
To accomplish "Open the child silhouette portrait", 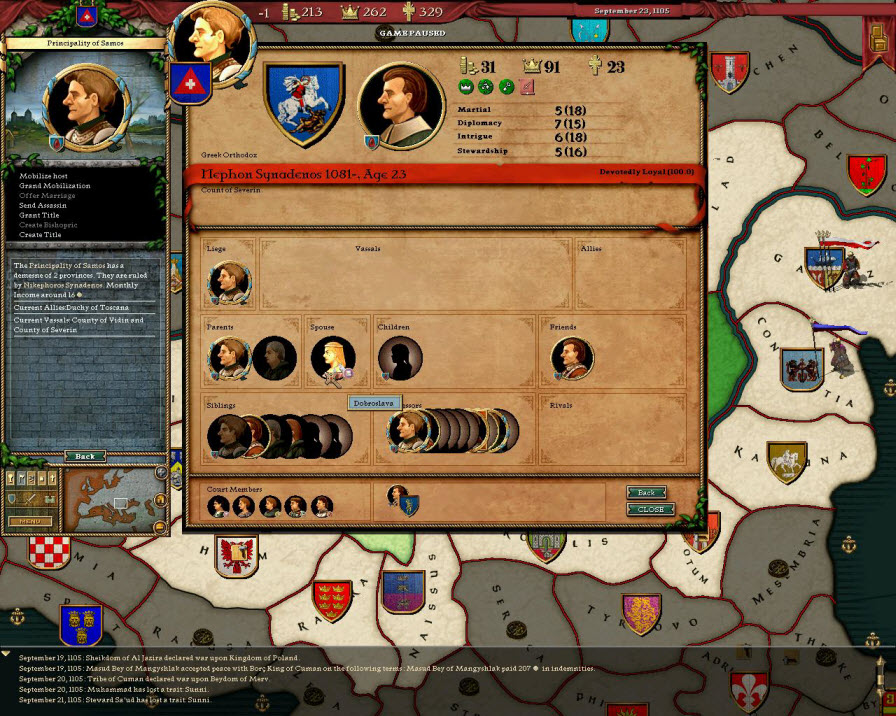I will pyautogui.click(x=399, y=358).
